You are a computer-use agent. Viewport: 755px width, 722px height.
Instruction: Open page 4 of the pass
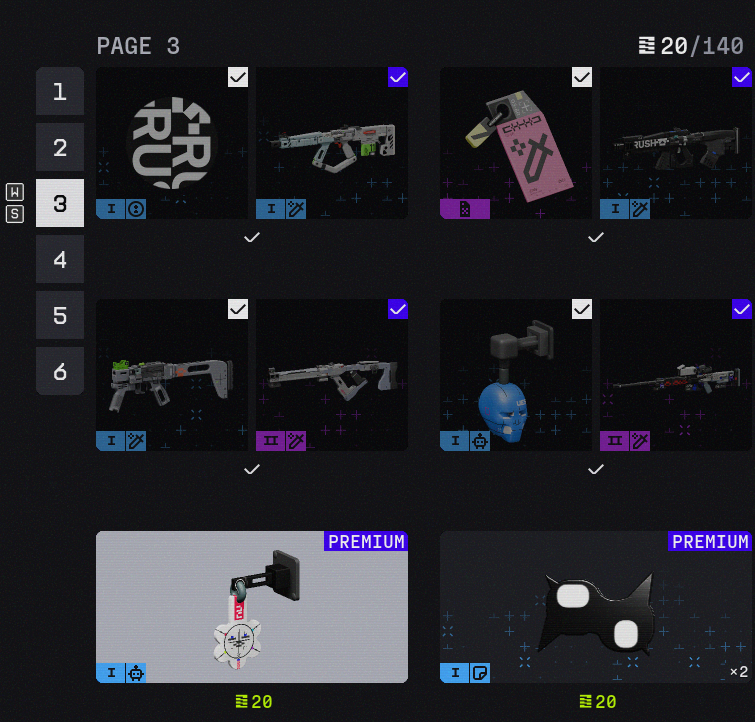[x=60, y=260]
